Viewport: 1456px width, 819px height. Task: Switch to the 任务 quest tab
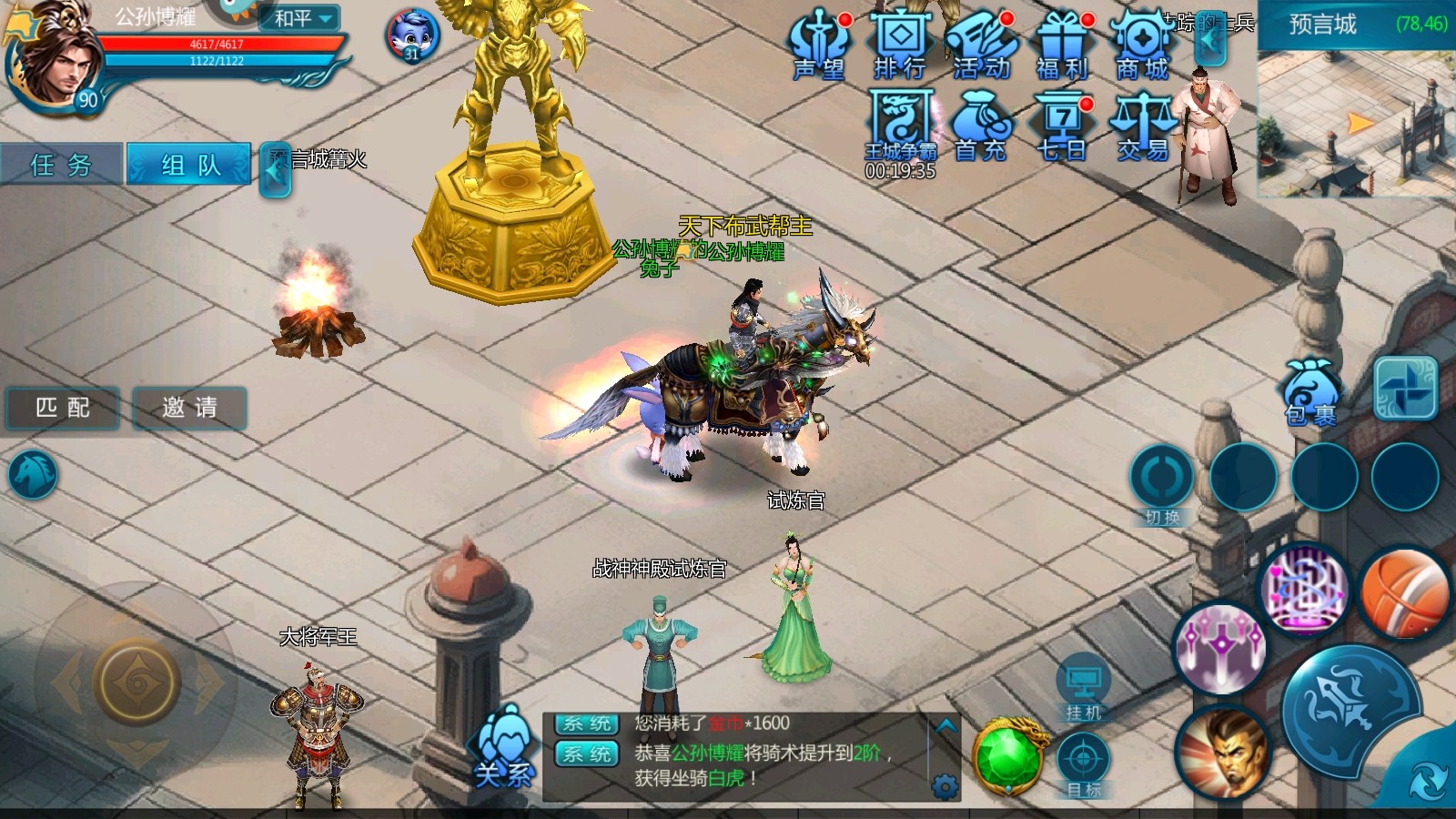point(61,165)
